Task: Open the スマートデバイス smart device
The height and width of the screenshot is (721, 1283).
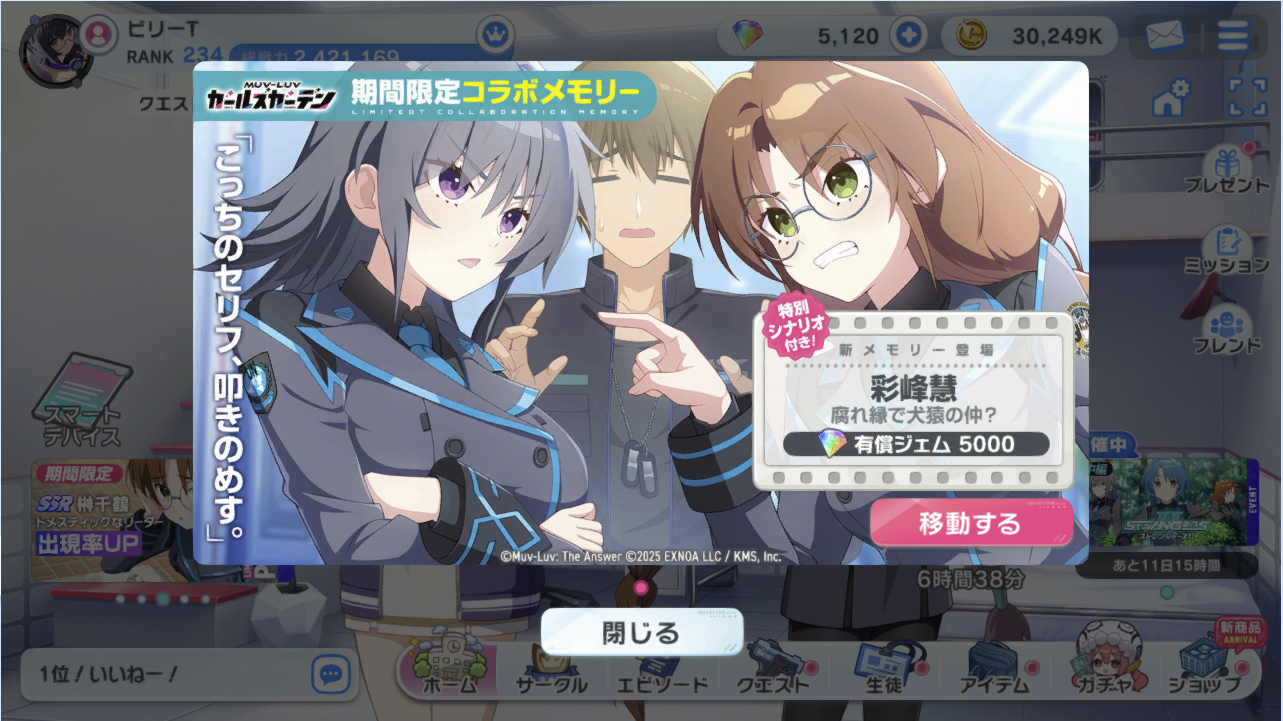Action: [82, 400]
